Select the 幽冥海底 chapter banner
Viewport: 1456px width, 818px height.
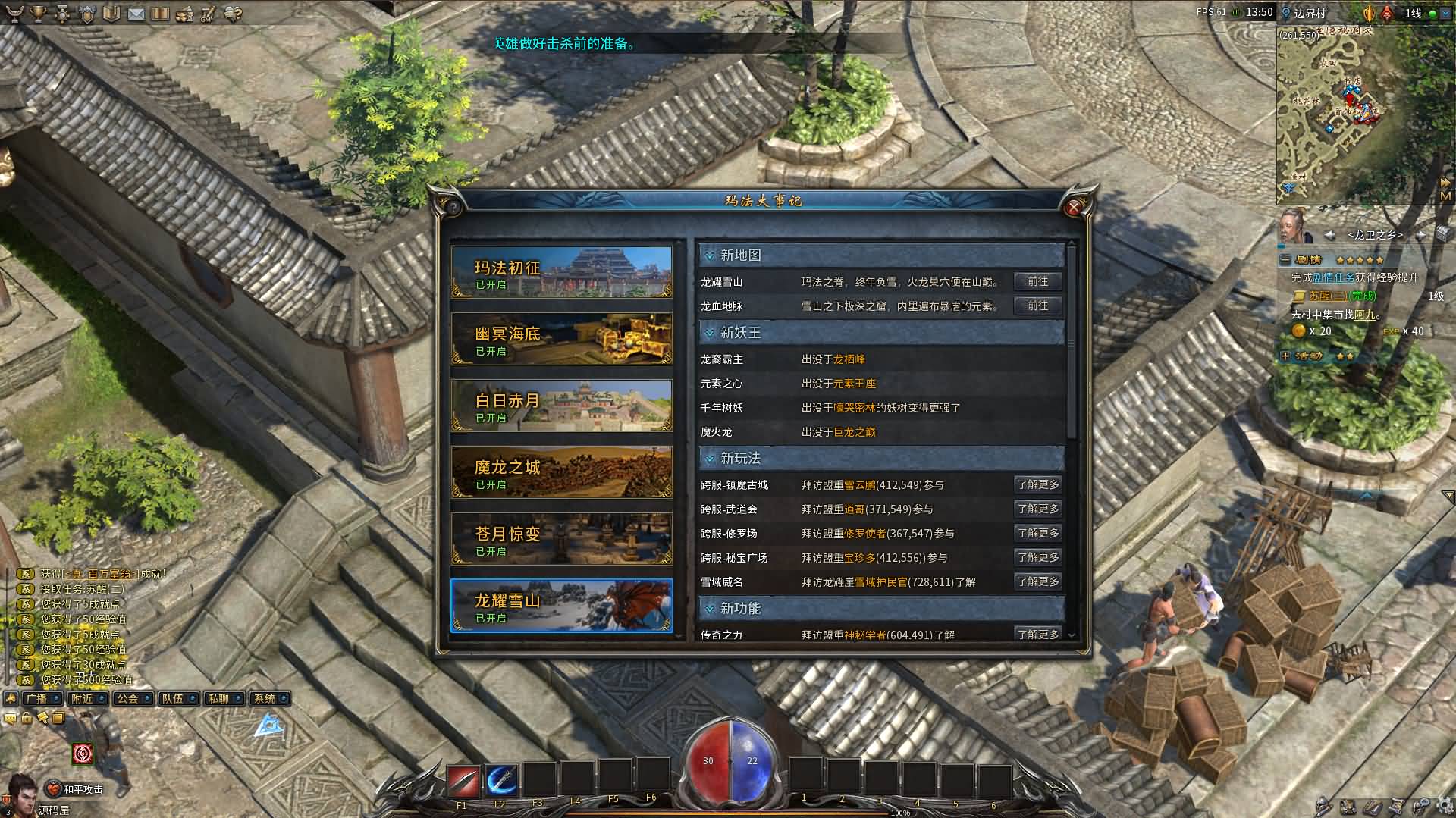(561, 339)
